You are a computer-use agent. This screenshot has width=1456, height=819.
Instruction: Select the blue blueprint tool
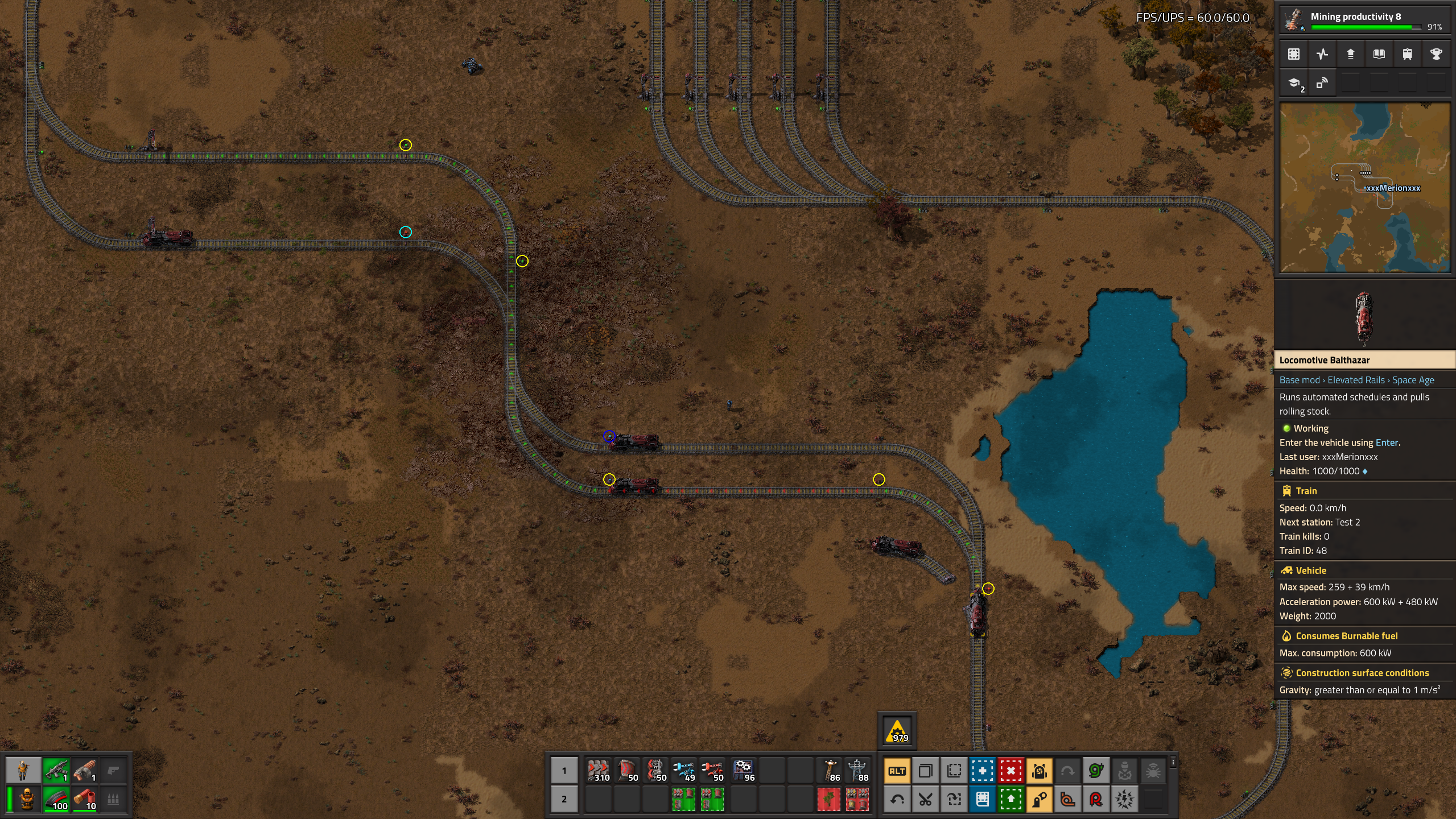(x=982, y=771)
